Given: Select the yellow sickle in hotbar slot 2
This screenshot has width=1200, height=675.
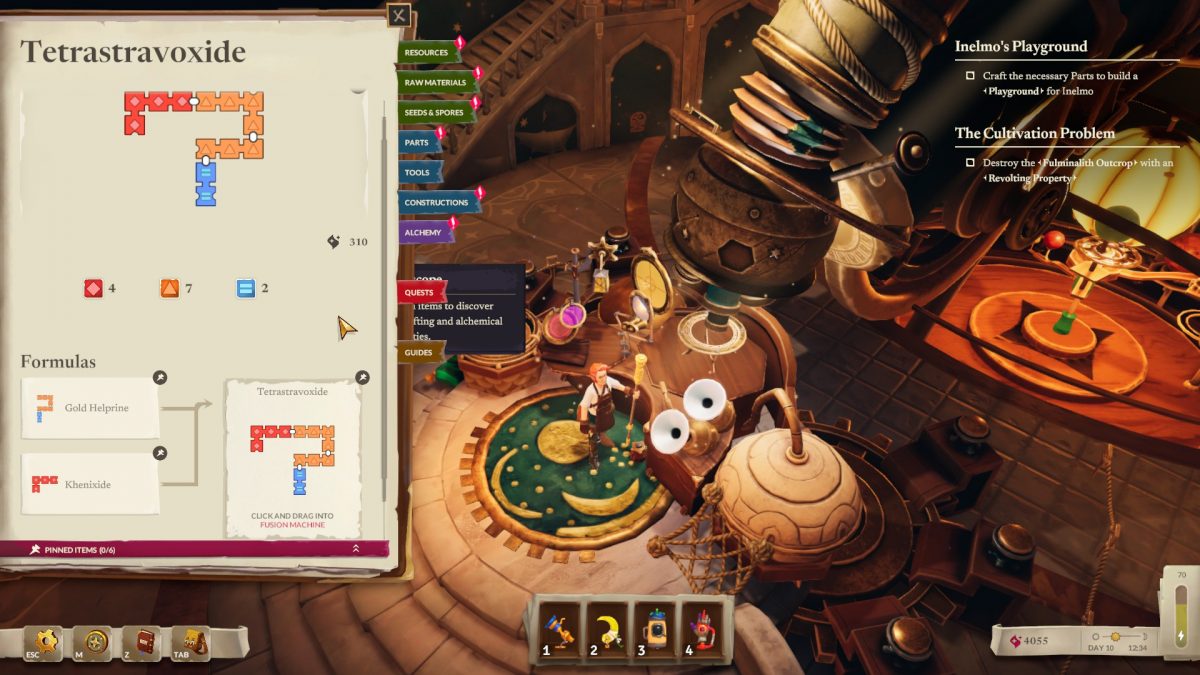Looking at the screenshot, I should (x=608, y=628).
